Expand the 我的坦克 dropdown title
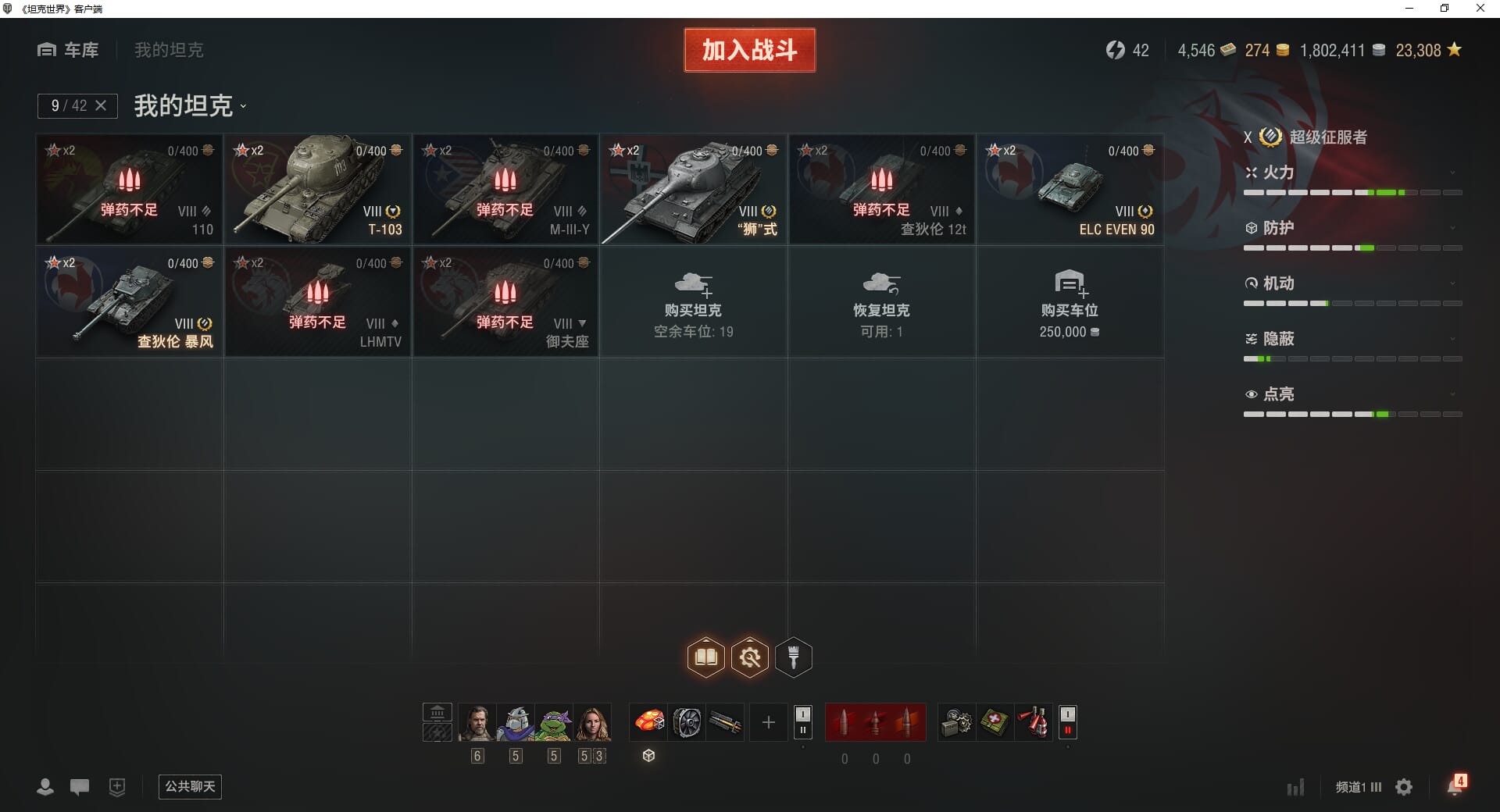 coord(190,105)
